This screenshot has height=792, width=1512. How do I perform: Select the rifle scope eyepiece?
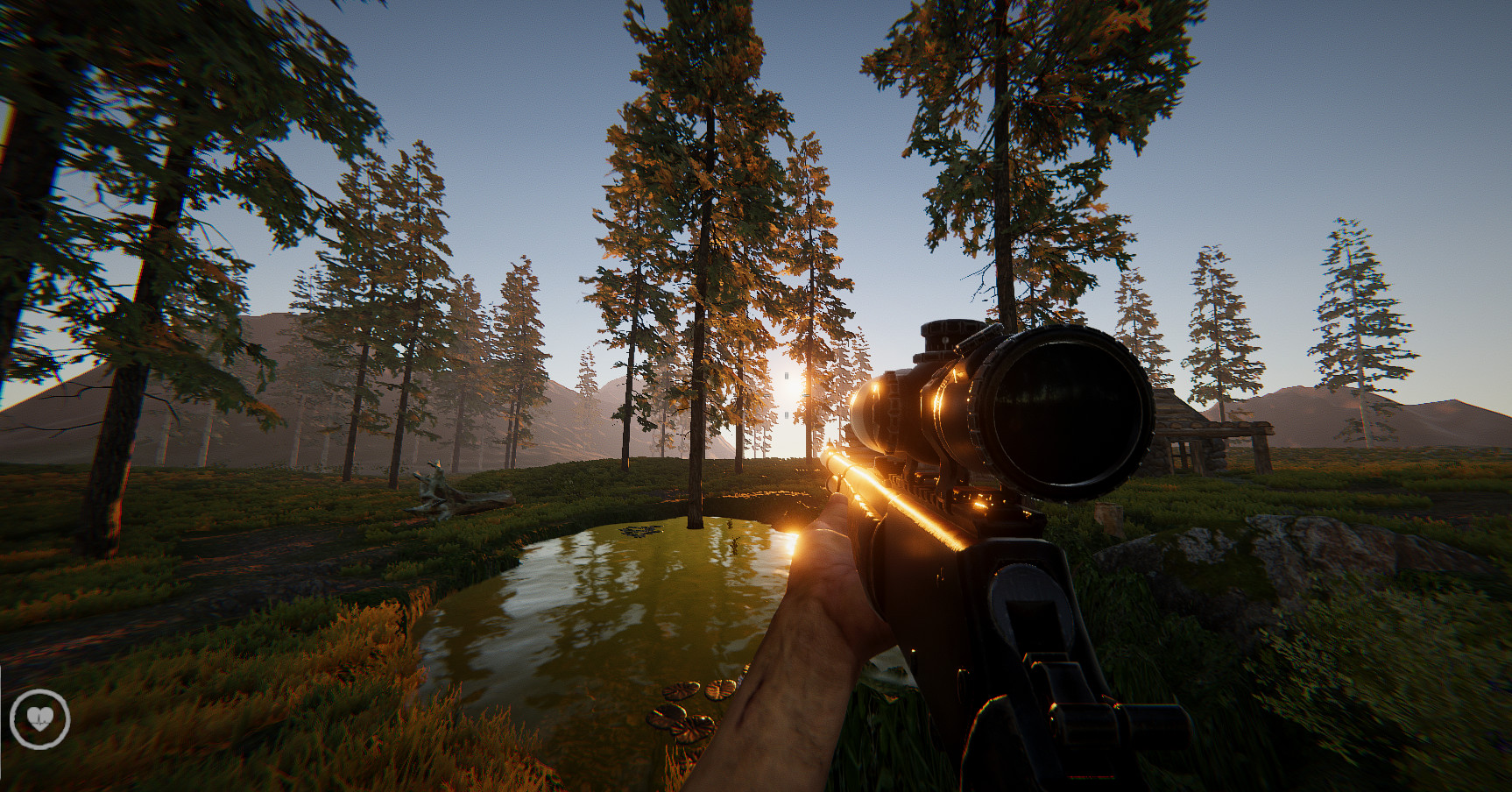(x=1052, y=412)
